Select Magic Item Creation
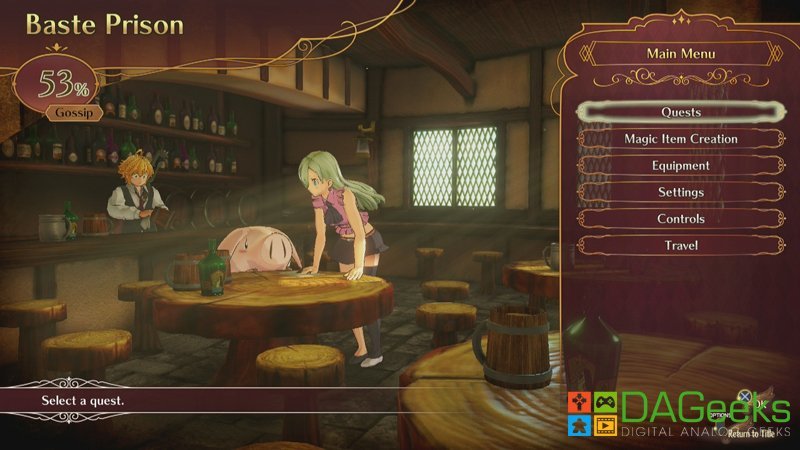 [x=680, y=139]
